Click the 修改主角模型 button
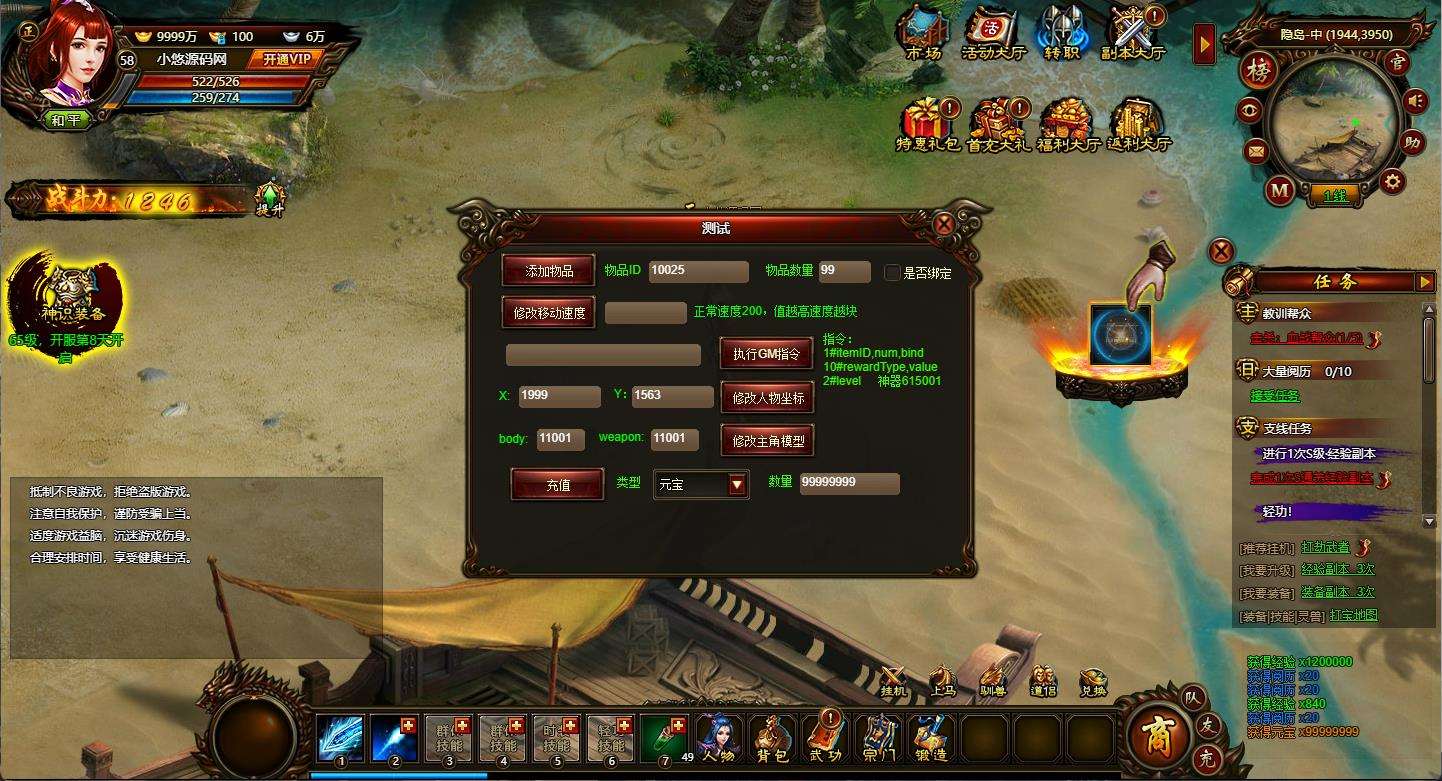 767,440
